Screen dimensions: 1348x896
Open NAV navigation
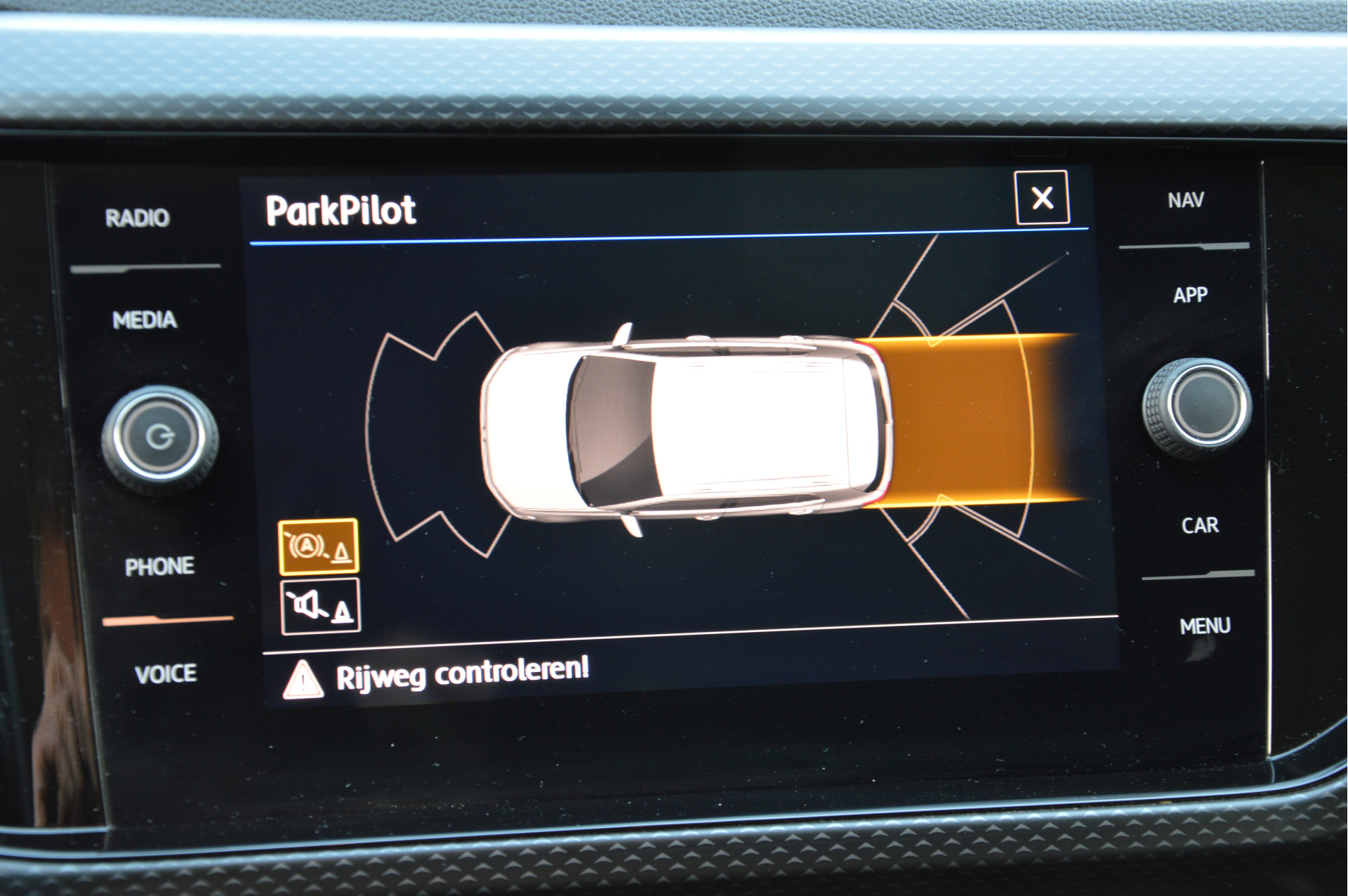click(1186, 201)
